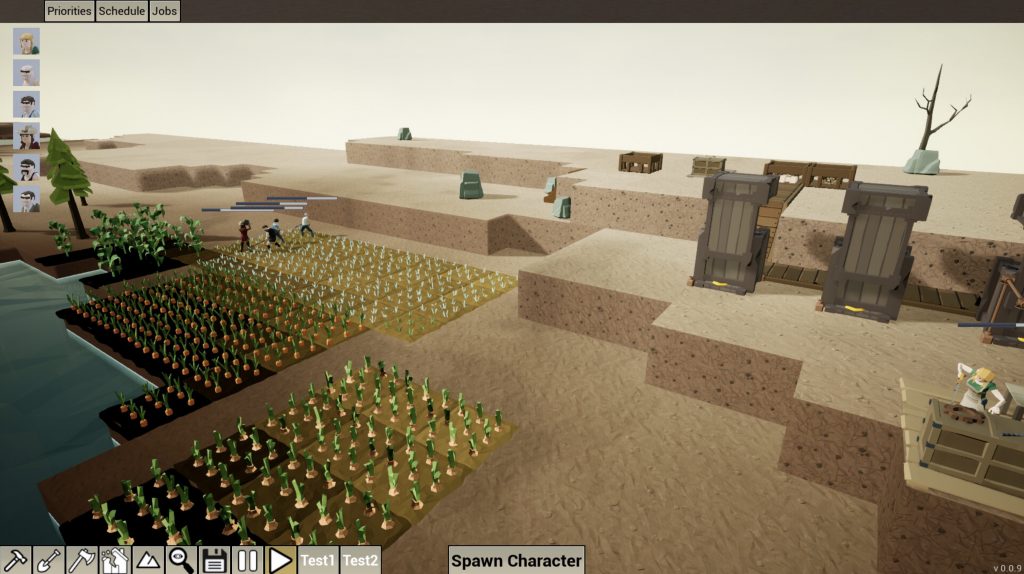Resume play with the play button
The height and width of the screenshot is (574, 1024).
pyautogui.click(x=281, y=560)
